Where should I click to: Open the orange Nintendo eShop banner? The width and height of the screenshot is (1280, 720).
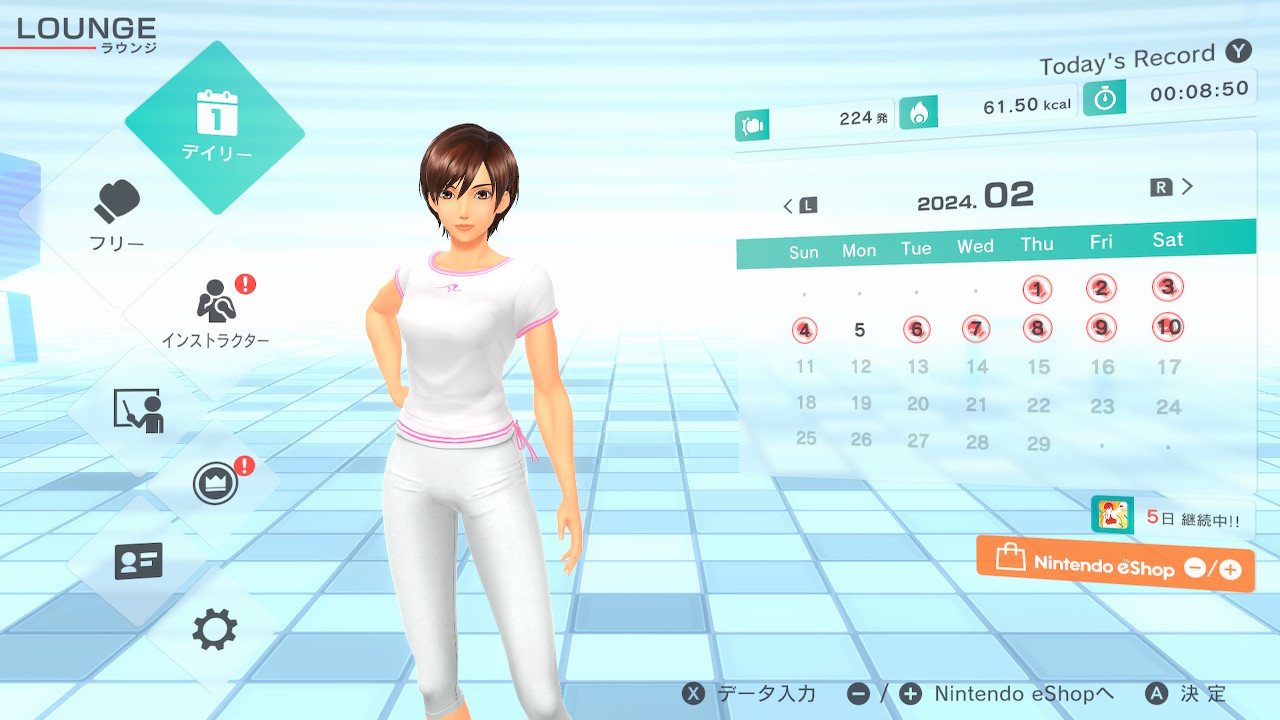pyautogui.click(x=1115, y=565)
